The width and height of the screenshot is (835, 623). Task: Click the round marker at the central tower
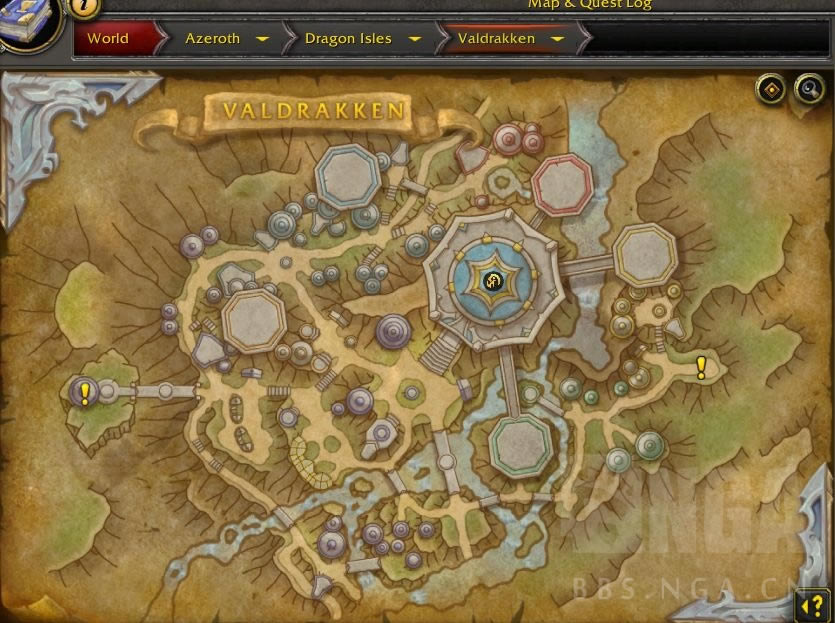click(492, 281)
